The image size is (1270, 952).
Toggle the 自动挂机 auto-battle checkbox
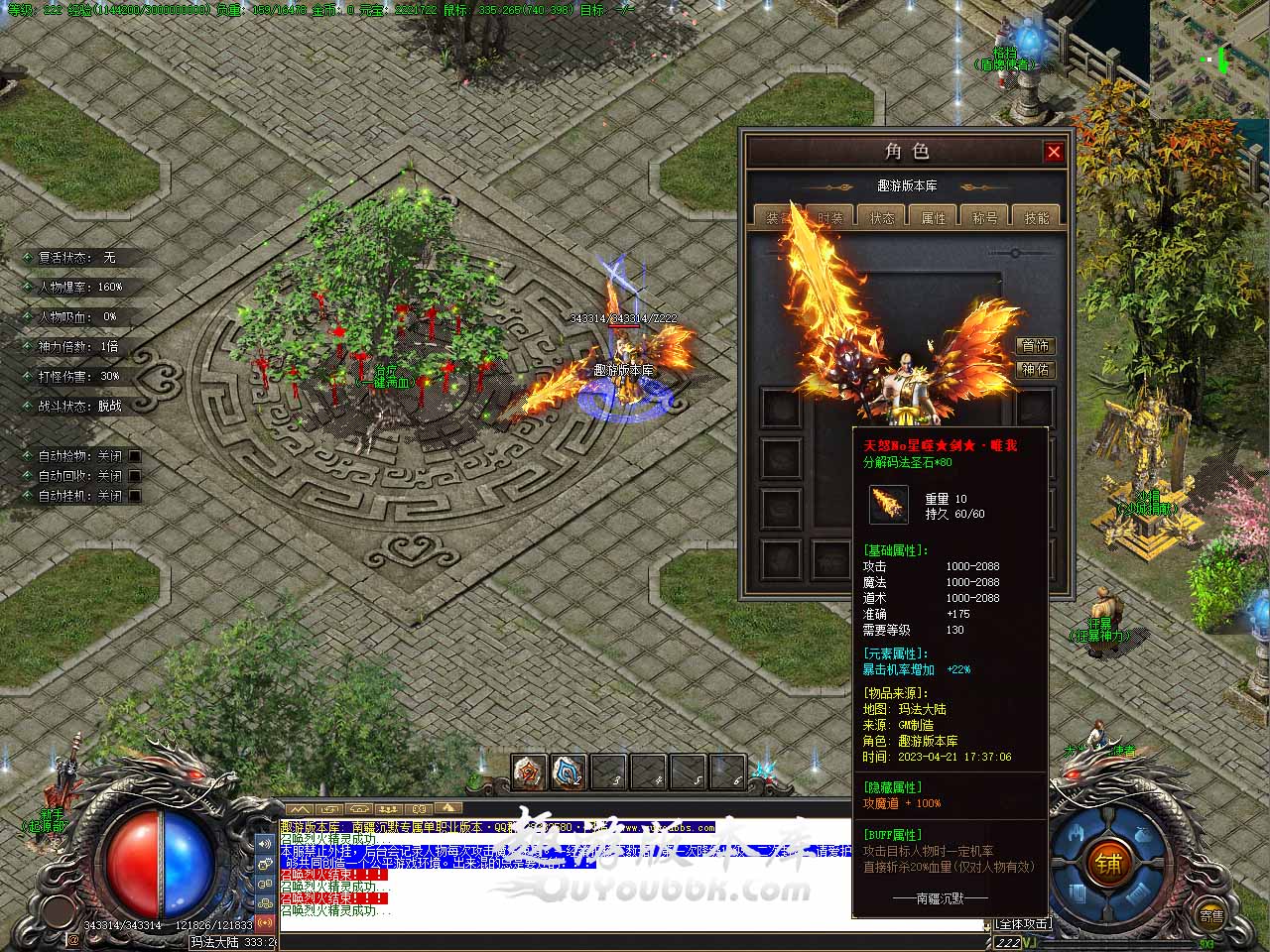(135, 496)
